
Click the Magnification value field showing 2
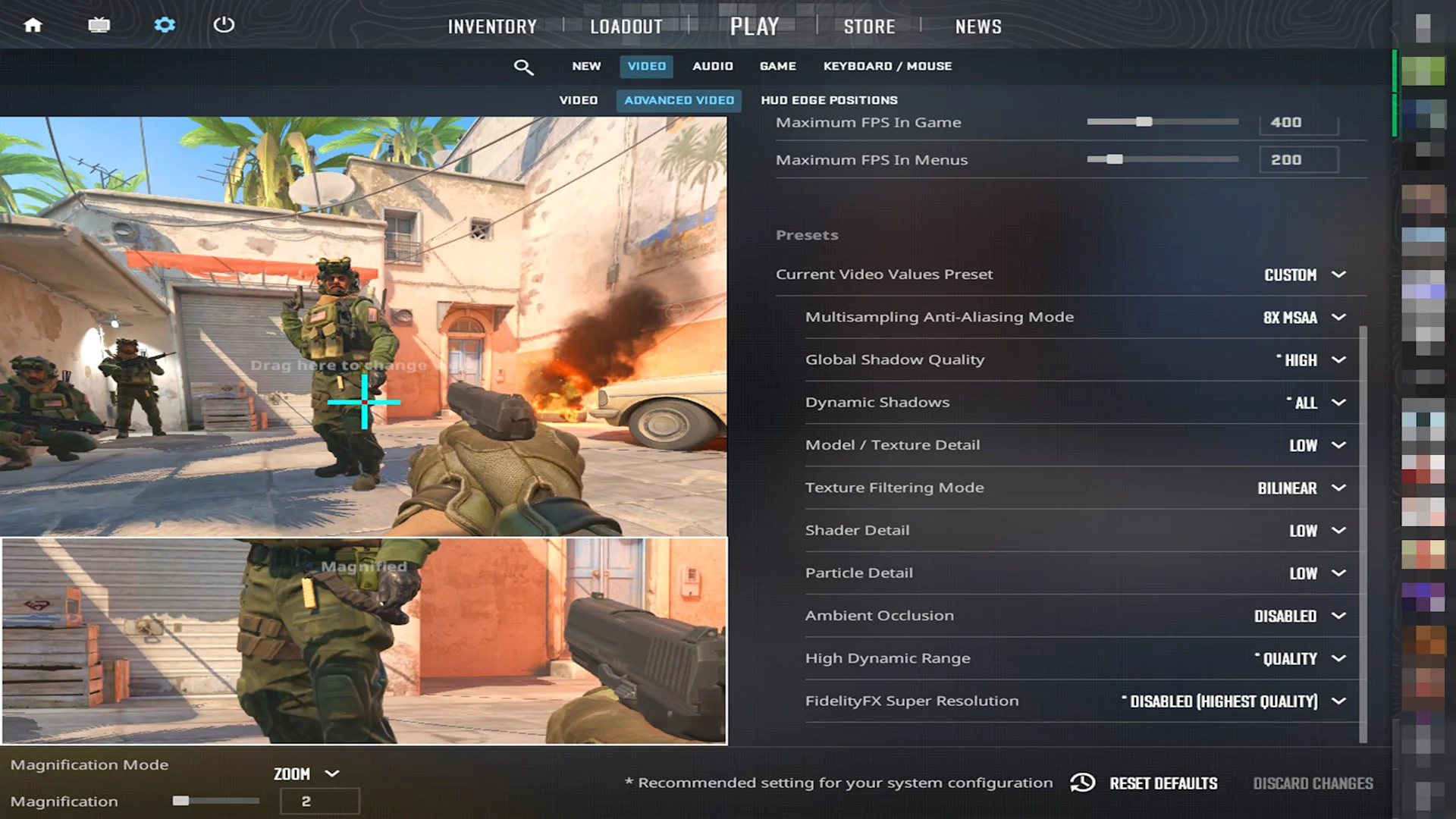click(x=319, y=801)
